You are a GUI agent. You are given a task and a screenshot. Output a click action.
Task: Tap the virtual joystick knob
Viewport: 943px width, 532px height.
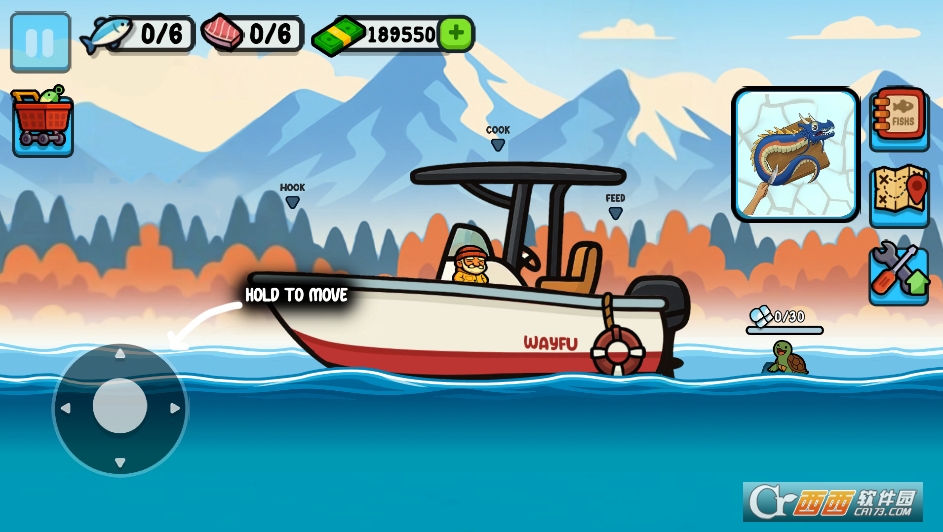[120, 407]
